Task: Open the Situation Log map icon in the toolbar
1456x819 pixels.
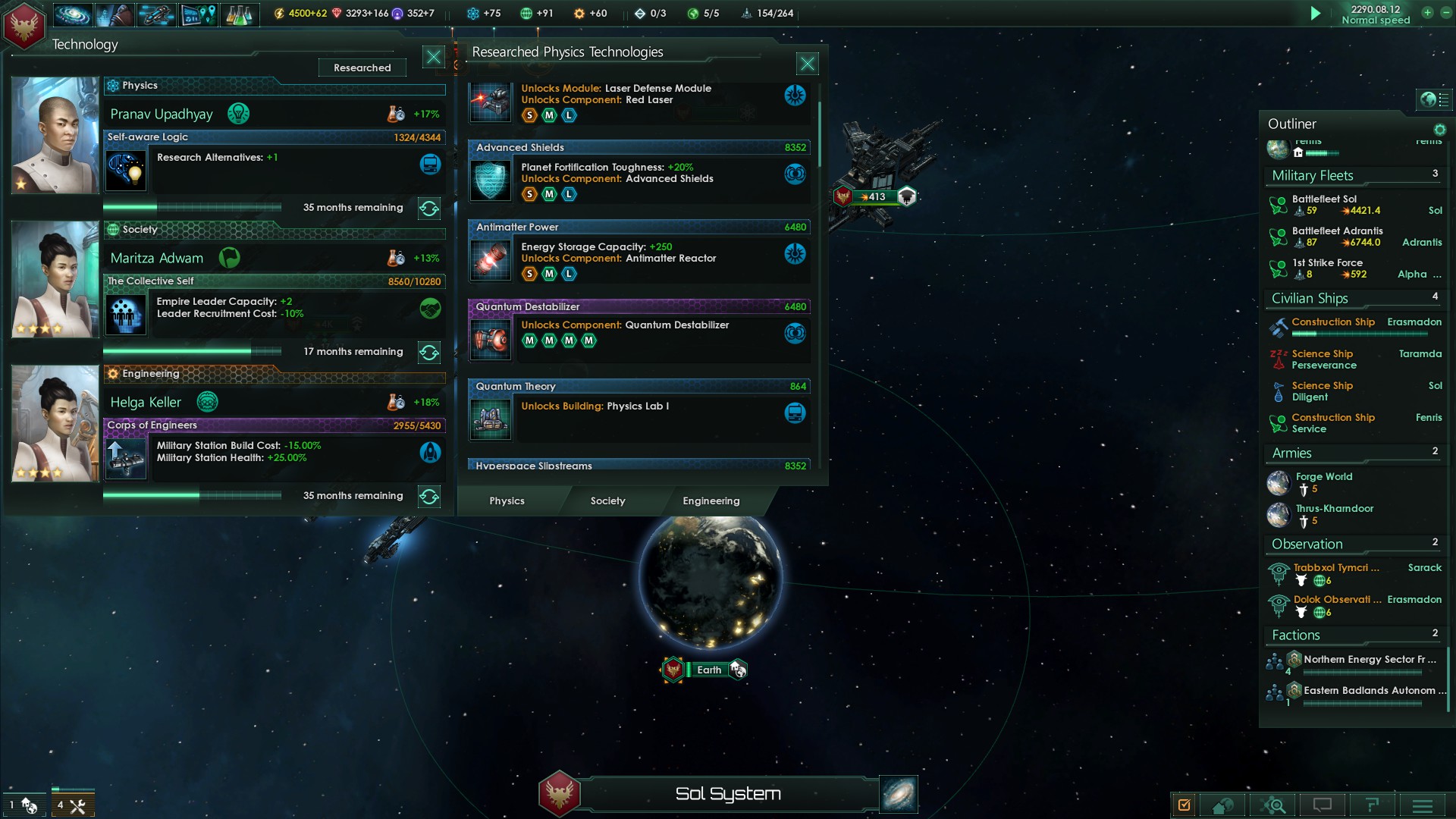Action: [199, 13]
